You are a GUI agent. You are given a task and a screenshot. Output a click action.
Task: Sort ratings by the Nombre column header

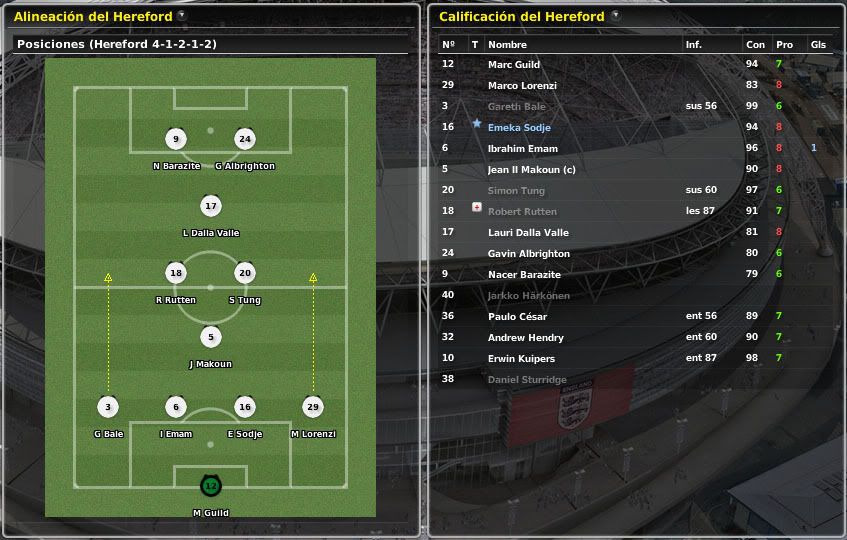507,45
